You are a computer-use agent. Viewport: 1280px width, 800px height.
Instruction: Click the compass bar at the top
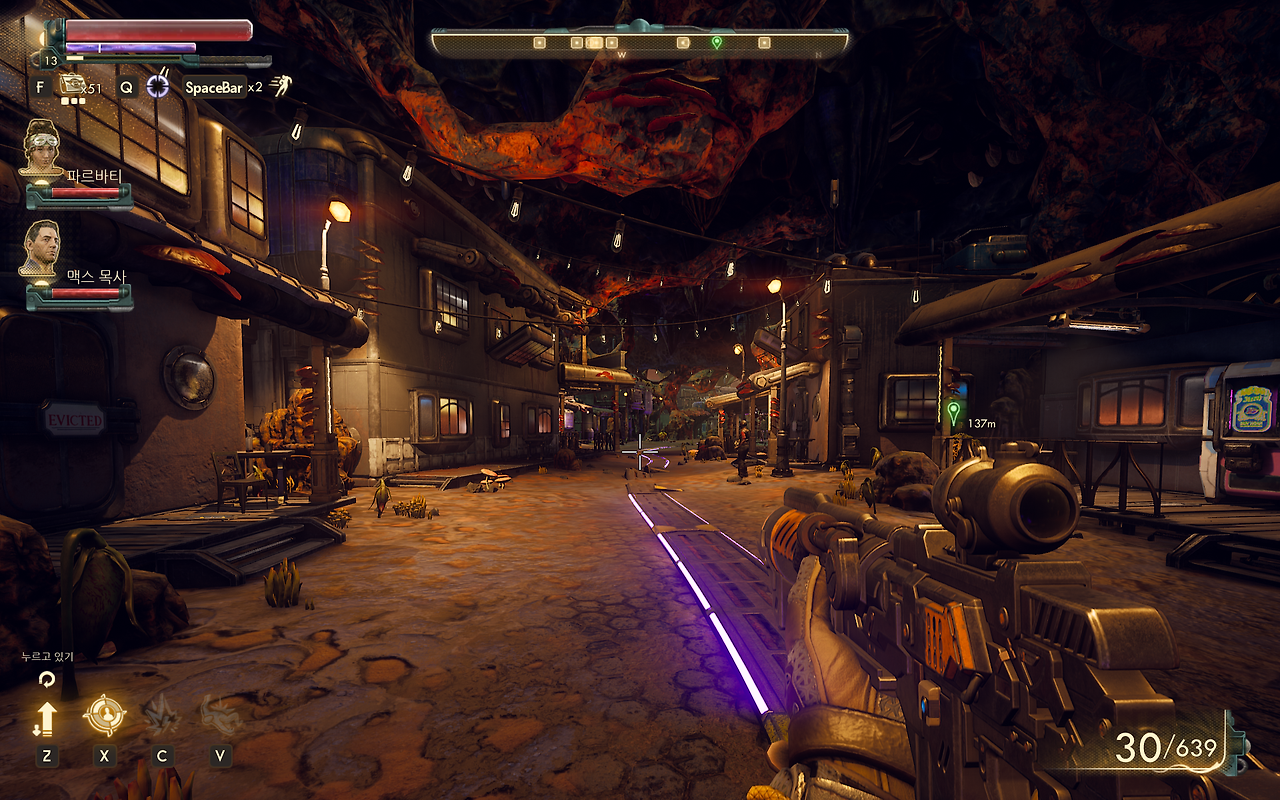(x=640, y=42)
